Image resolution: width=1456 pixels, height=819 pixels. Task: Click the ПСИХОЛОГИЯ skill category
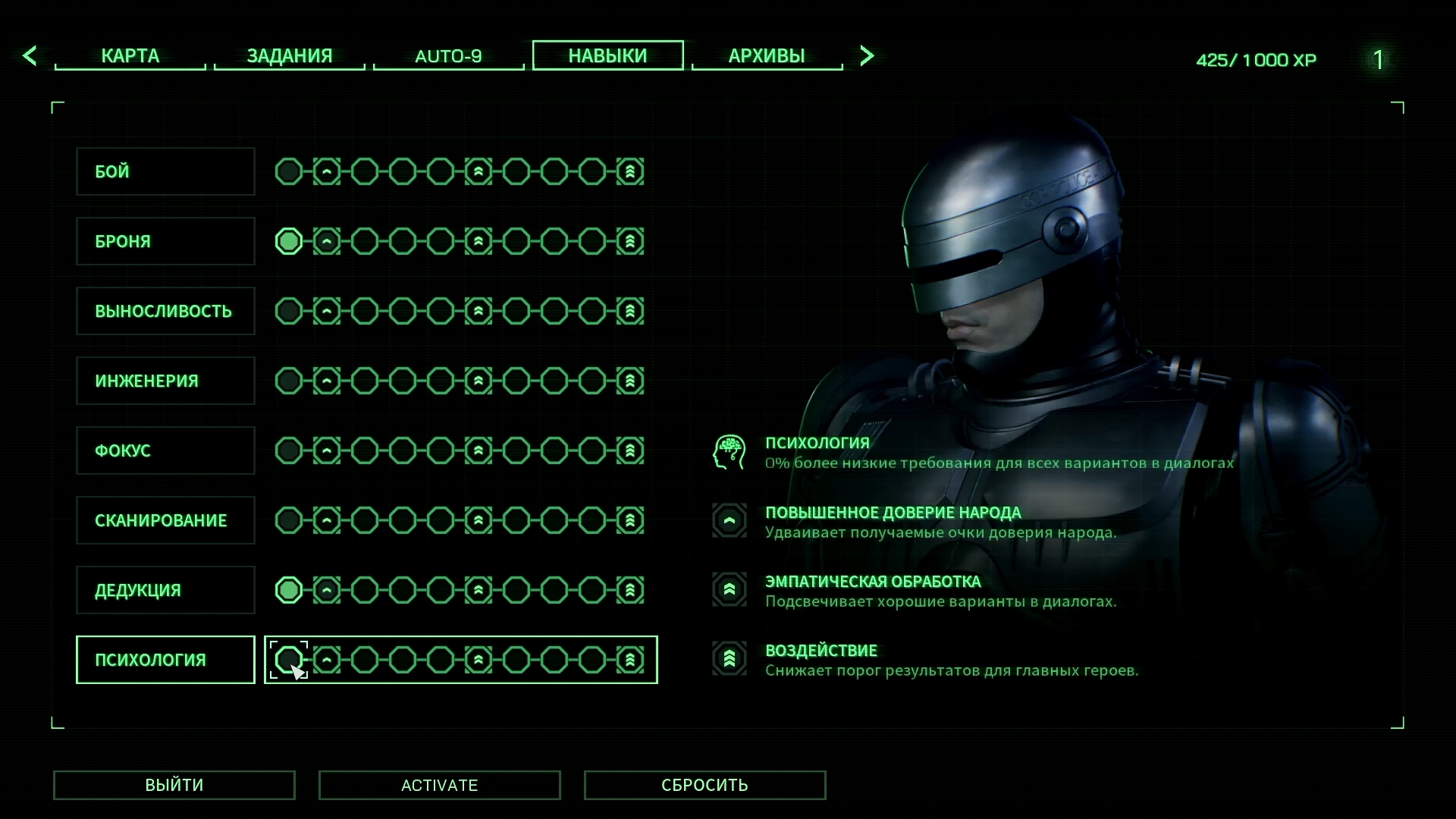coord(165,660)
